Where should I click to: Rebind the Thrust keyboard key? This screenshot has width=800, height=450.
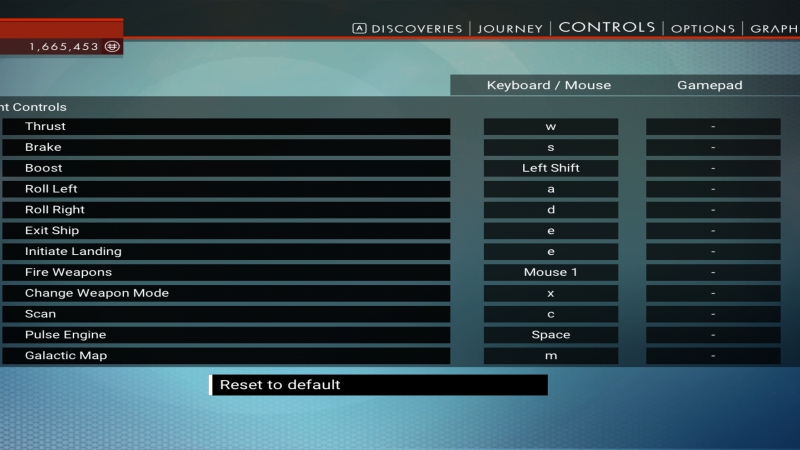point(551,127)
